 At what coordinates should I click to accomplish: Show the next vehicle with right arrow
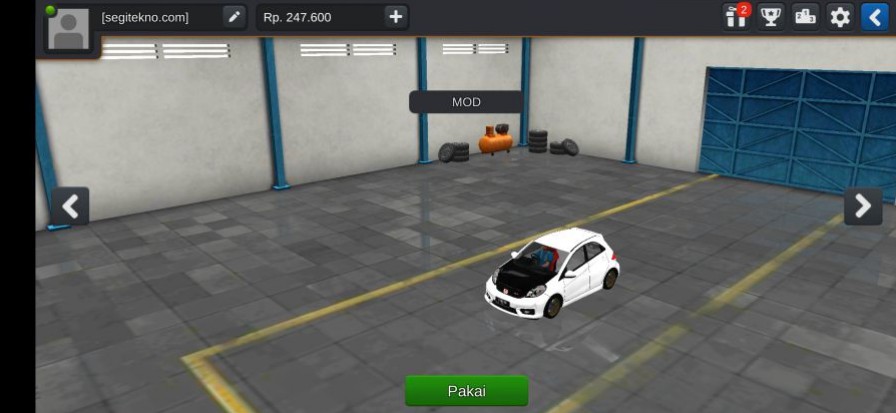pyautogui.click(x=862, y=206)
